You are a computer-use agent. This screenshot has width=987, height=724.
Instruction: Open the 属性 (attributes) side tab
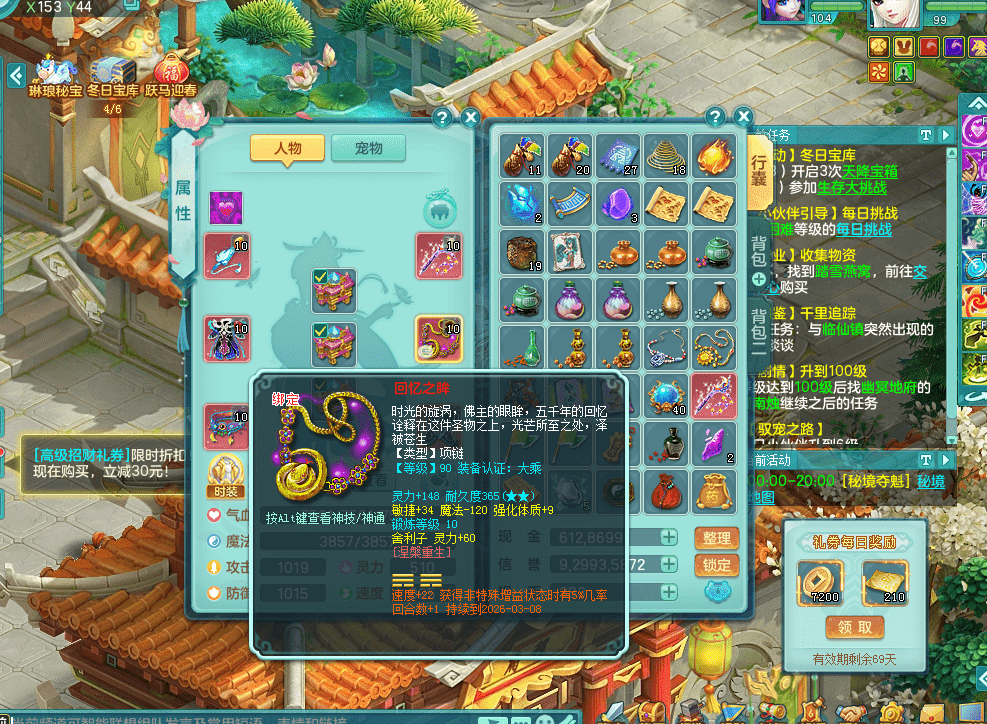click(184, 200)
